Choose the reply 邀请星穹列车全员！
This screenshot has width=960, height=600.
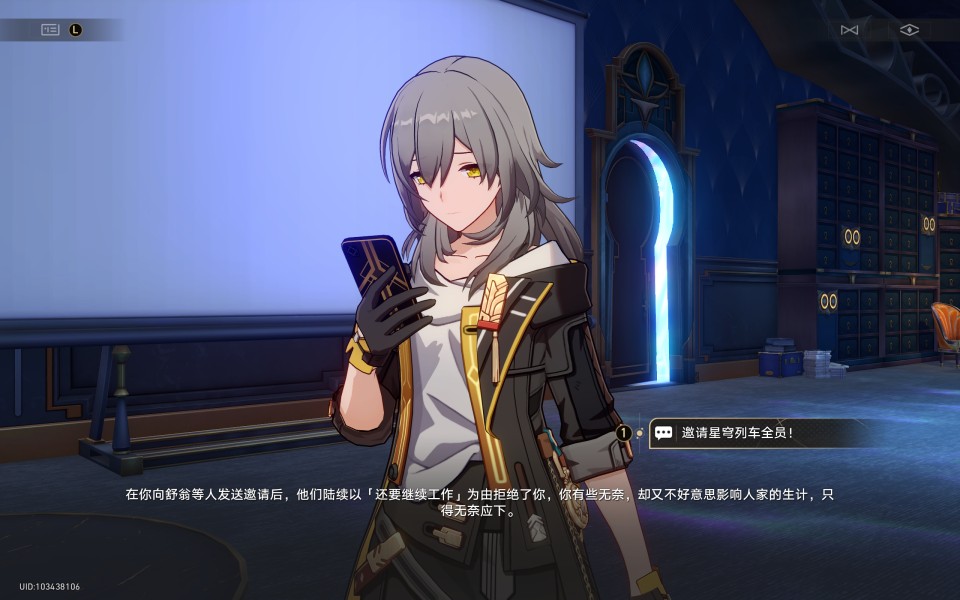(740, 433)
